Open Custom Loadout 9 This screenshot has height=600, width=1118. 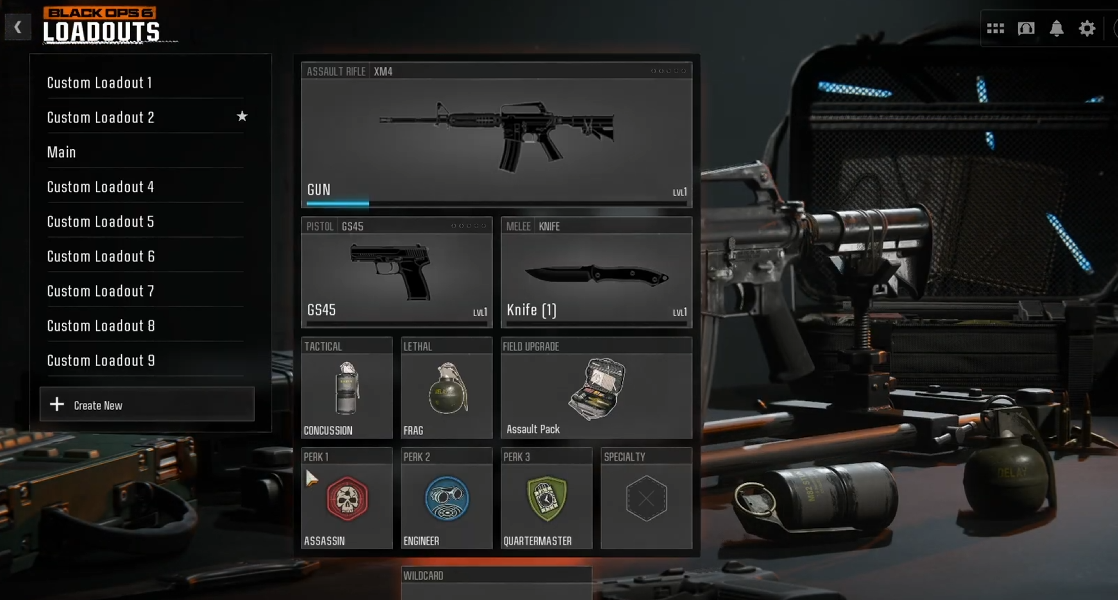[x=101, y=361]
